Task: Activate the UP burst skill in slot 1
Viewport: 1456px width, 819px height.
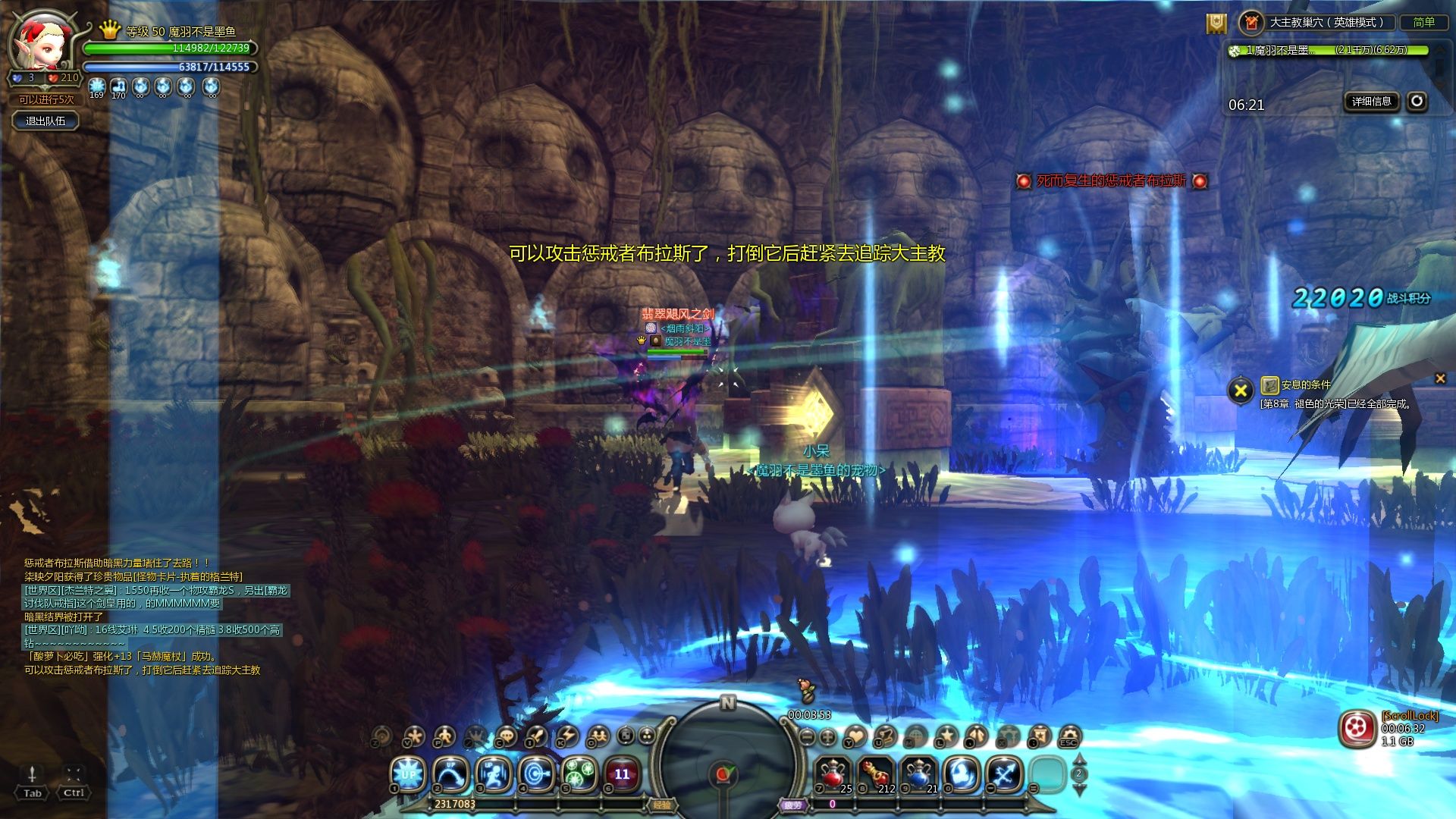Action: click(x=408, y=774)
